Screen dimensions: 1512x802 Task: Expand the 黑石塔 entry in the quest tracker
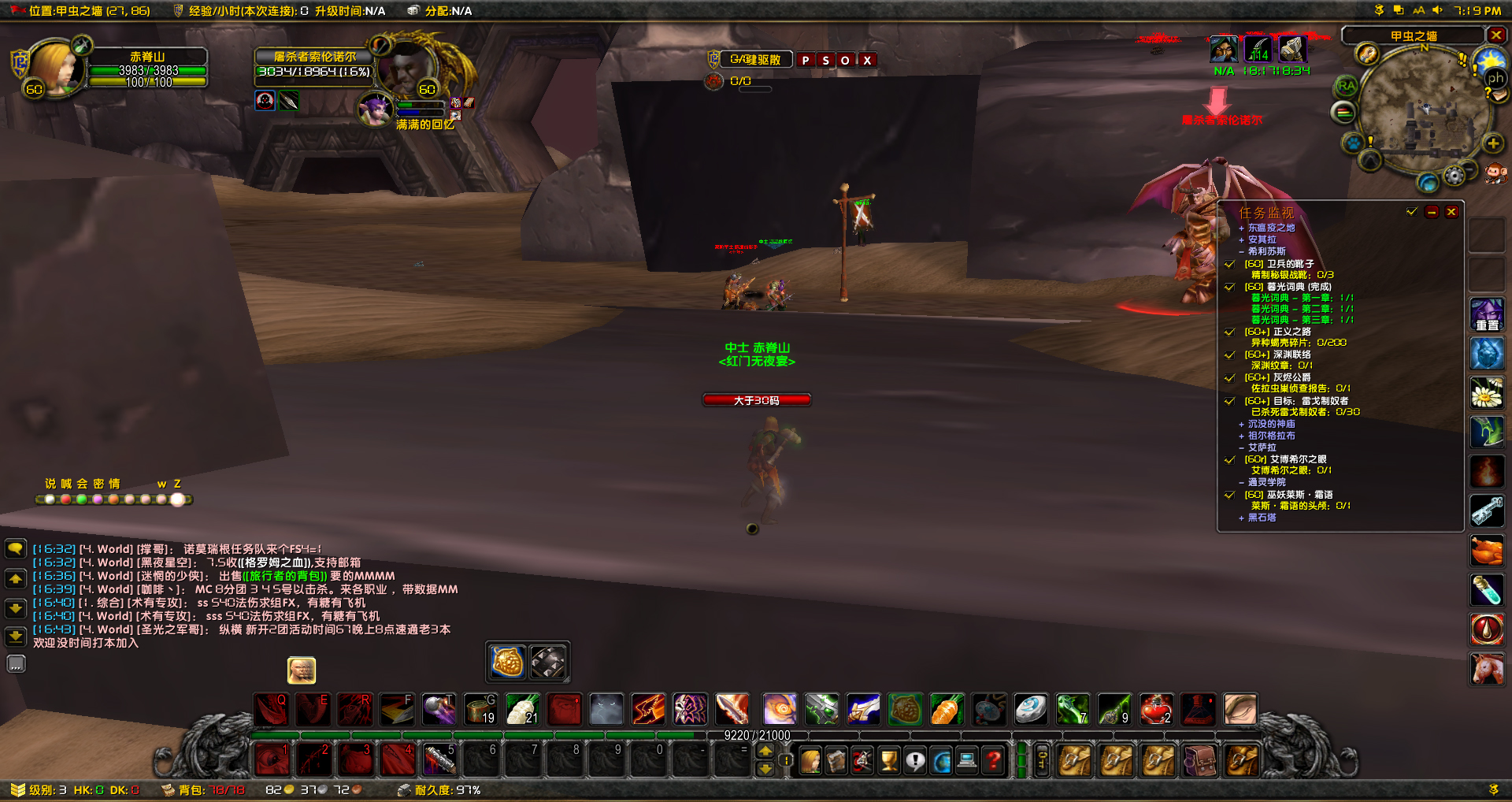tap(1242, 518)
